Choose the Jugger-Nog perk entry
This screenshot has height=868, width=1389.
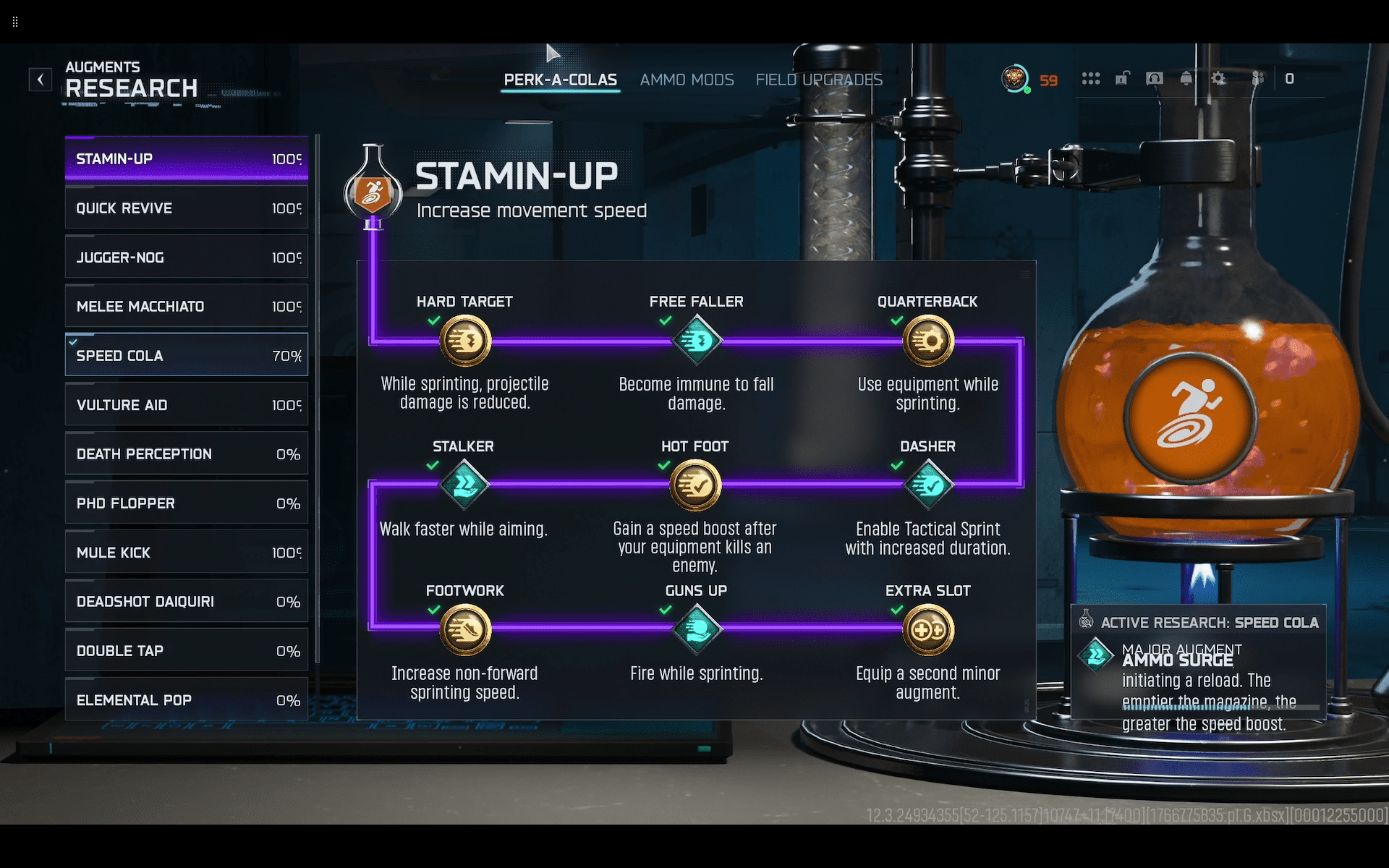coord(187,258)
